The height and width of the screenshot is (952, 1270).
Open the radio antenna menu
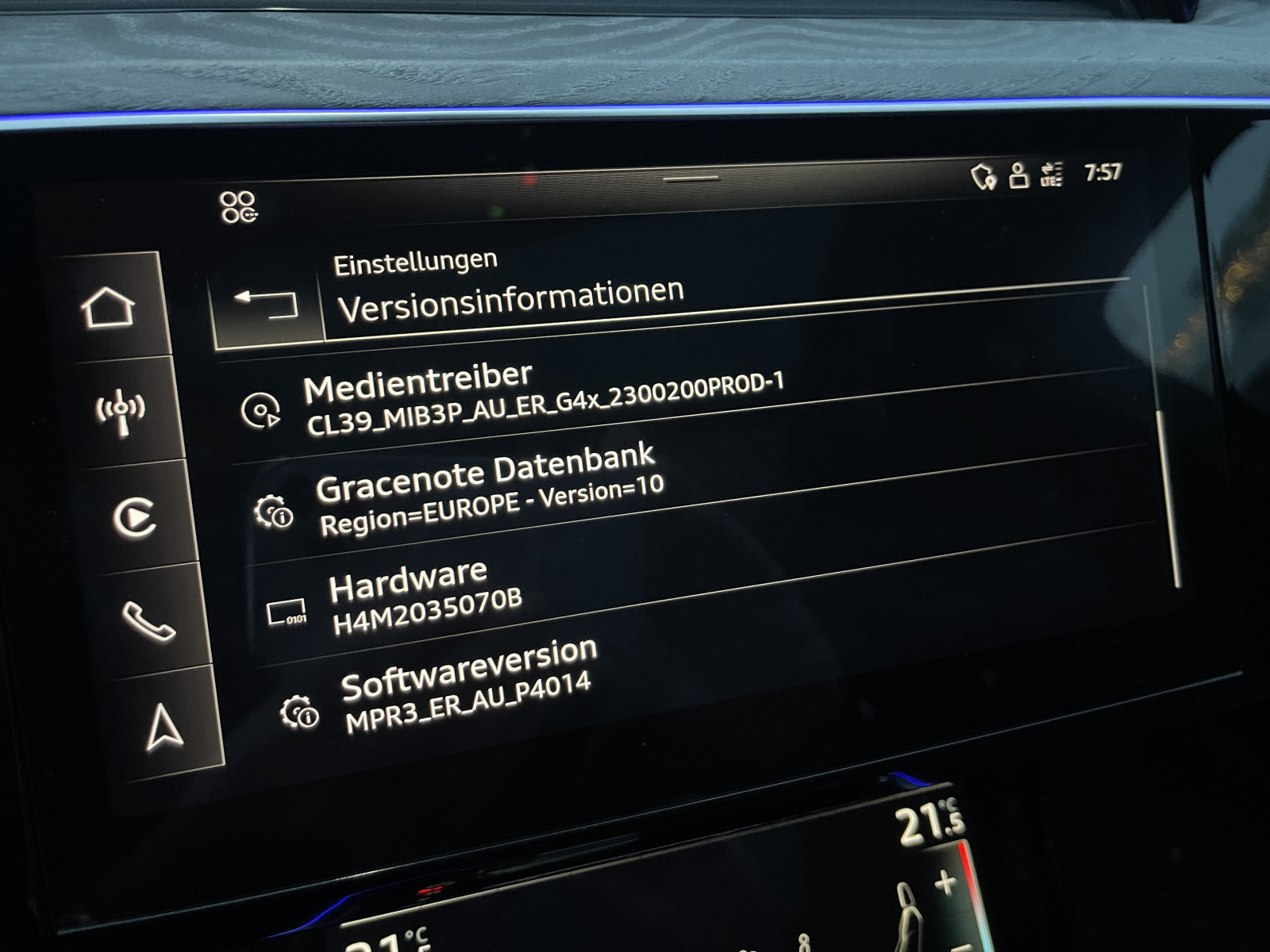pyautogui.click(x=121, y=411)
